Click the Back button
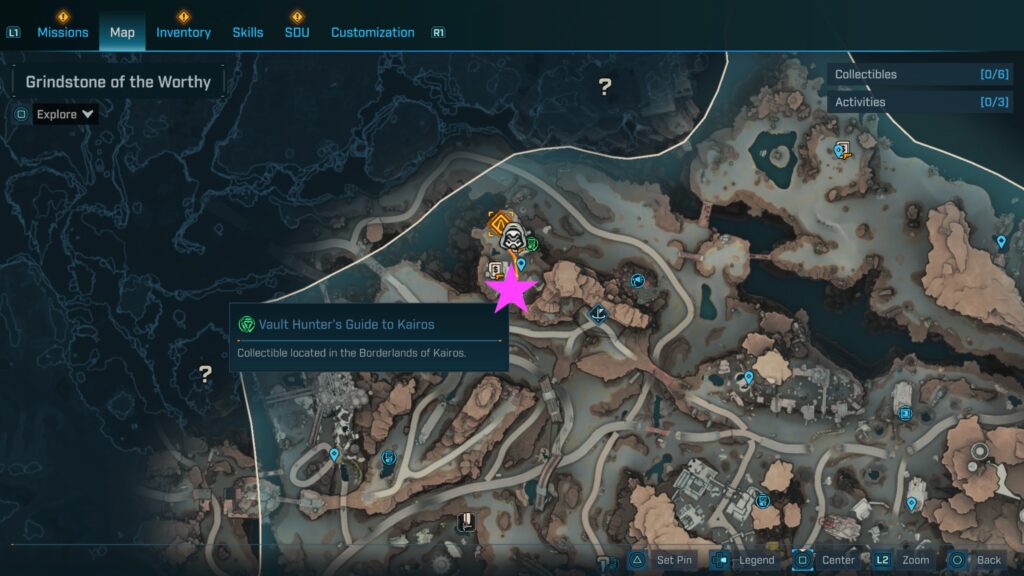This screenshot has height=576, width=1024. coord(976,560)
